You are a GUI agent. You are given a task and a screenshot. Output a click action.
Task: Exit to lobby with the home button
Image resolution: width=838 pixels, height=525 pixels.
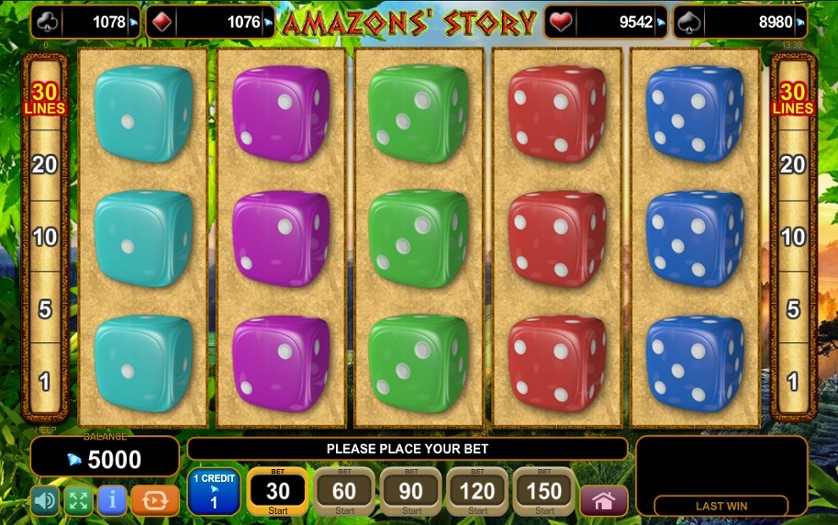point(603,499)
